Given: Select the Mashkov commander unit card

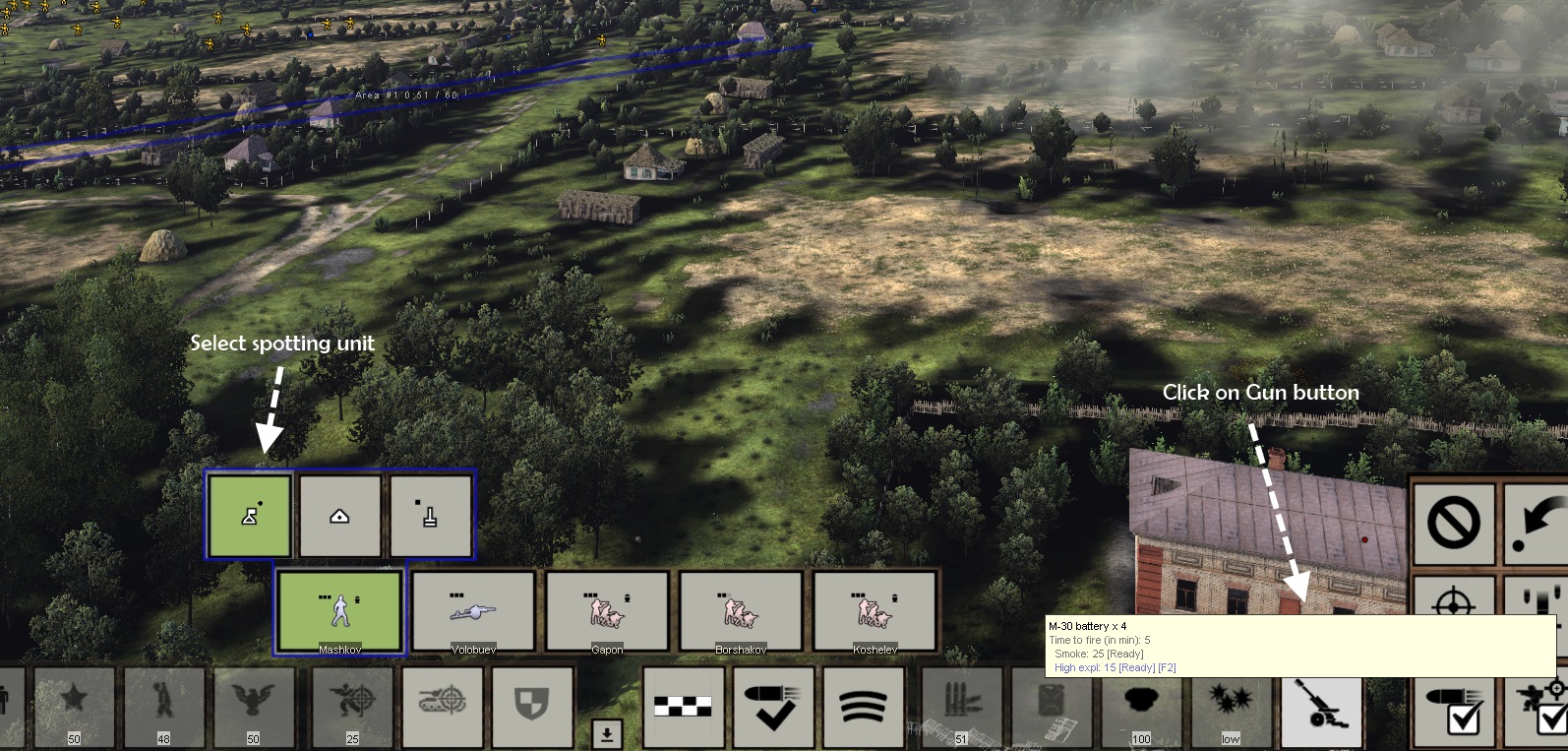Looking at the screenshot, I should click(x=339, y=611).
